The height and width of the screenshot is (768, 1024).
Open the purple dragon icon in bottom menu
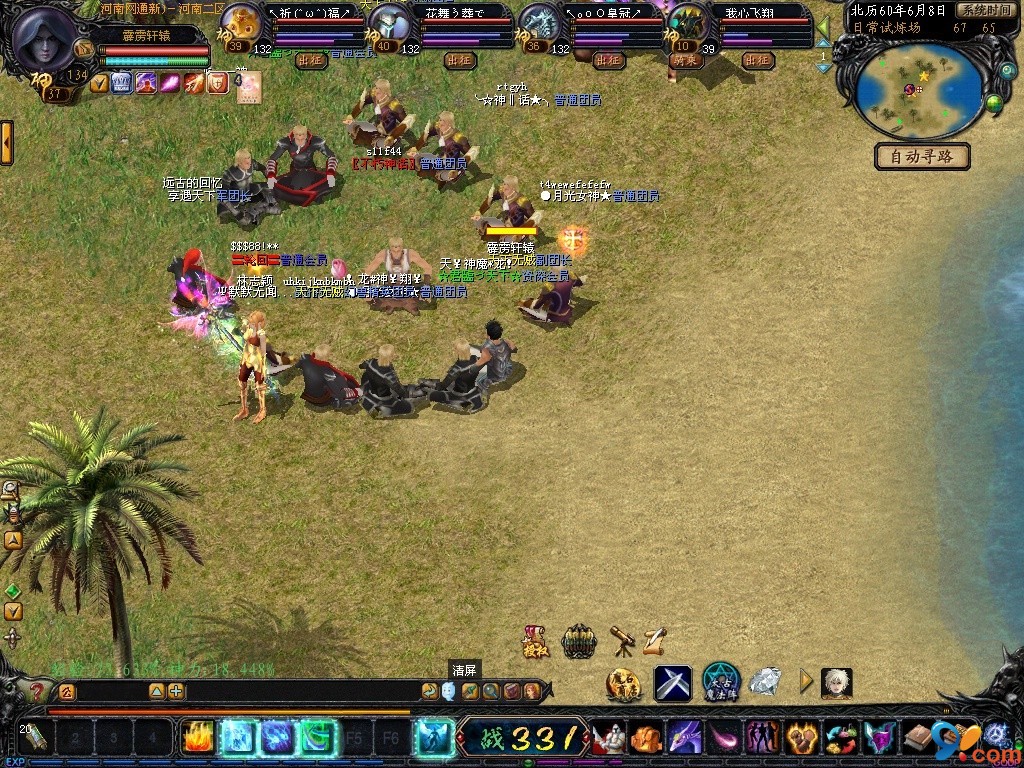[684, 739]
